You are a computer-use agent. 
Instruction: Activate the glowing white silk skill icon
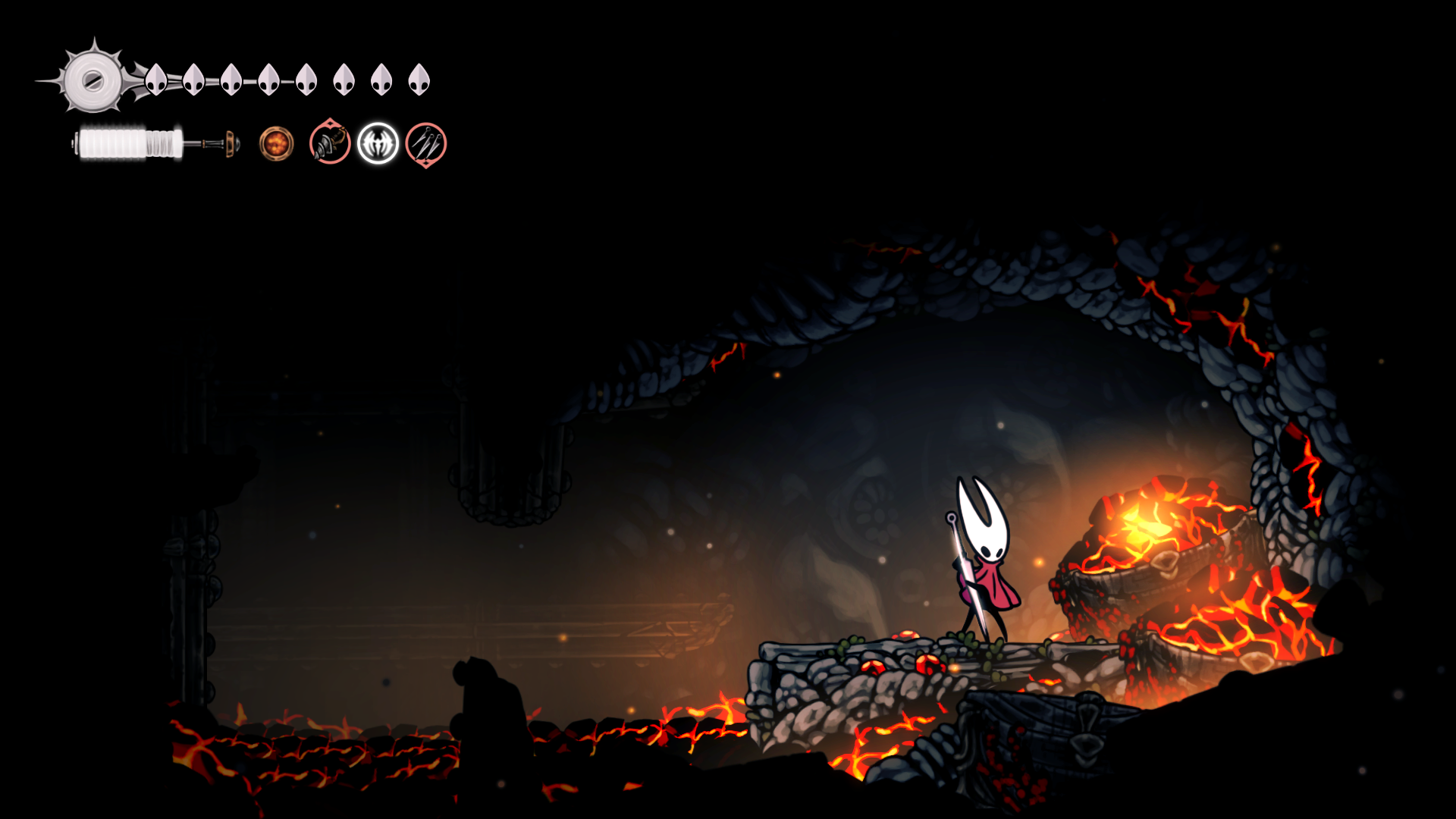point(378,143)
